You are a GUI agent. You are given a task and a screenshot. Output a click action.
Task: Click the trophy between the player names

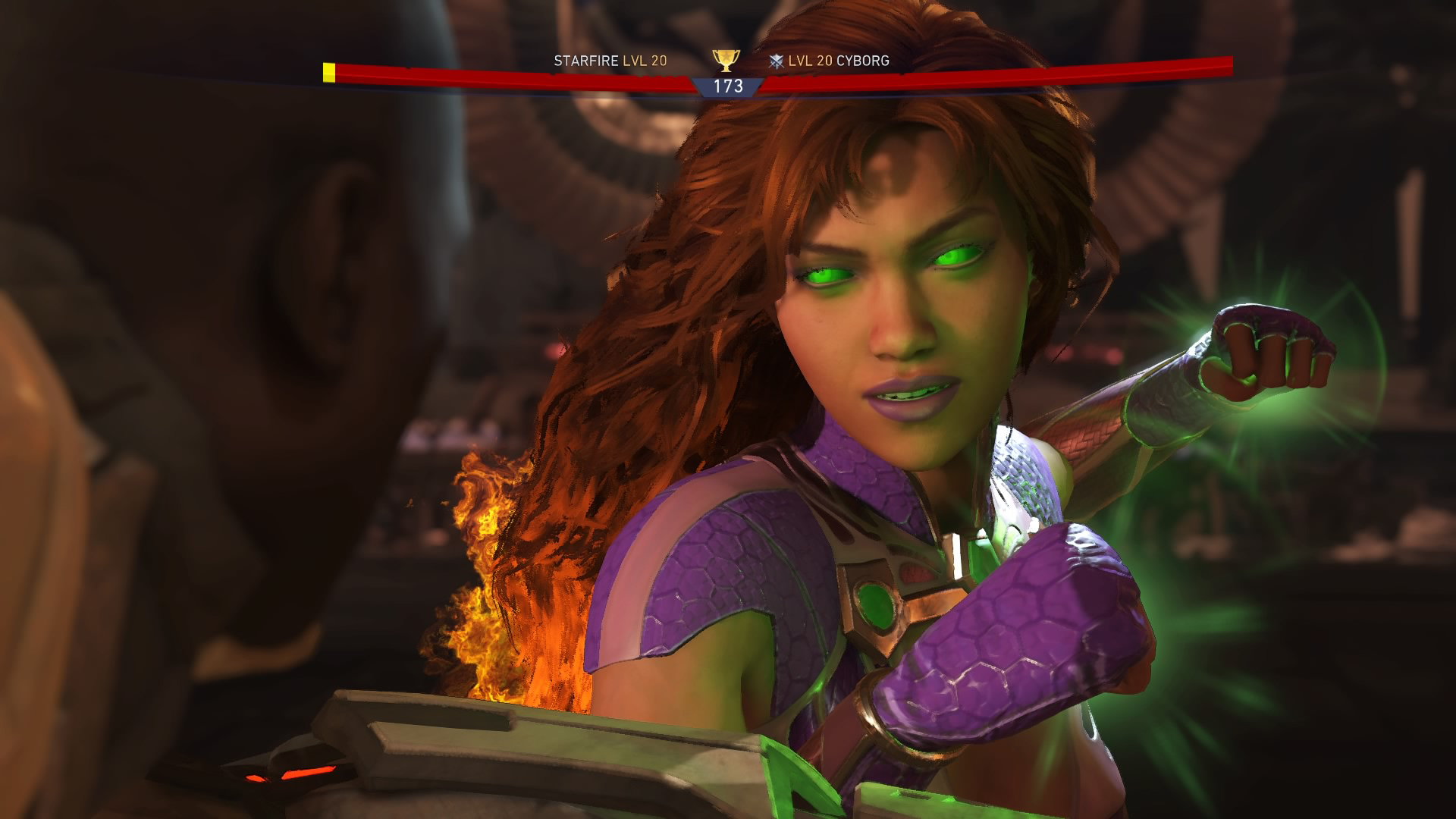(x=726, y=62)
